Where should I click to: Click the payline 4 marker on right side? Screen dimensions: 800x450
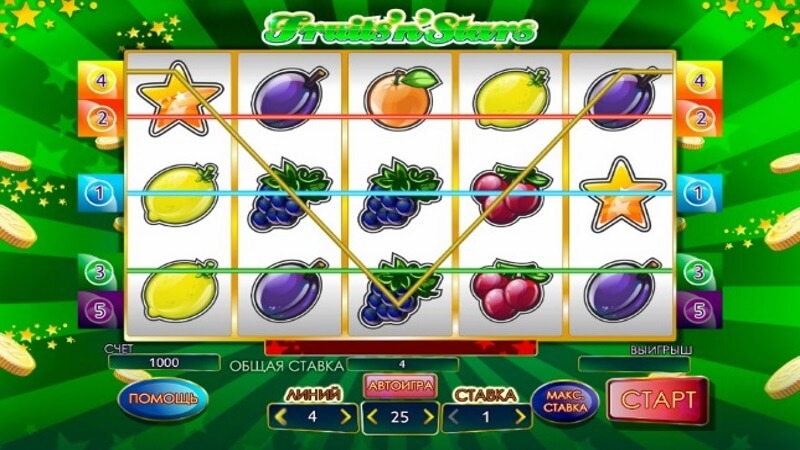click(x=700, y=78)
